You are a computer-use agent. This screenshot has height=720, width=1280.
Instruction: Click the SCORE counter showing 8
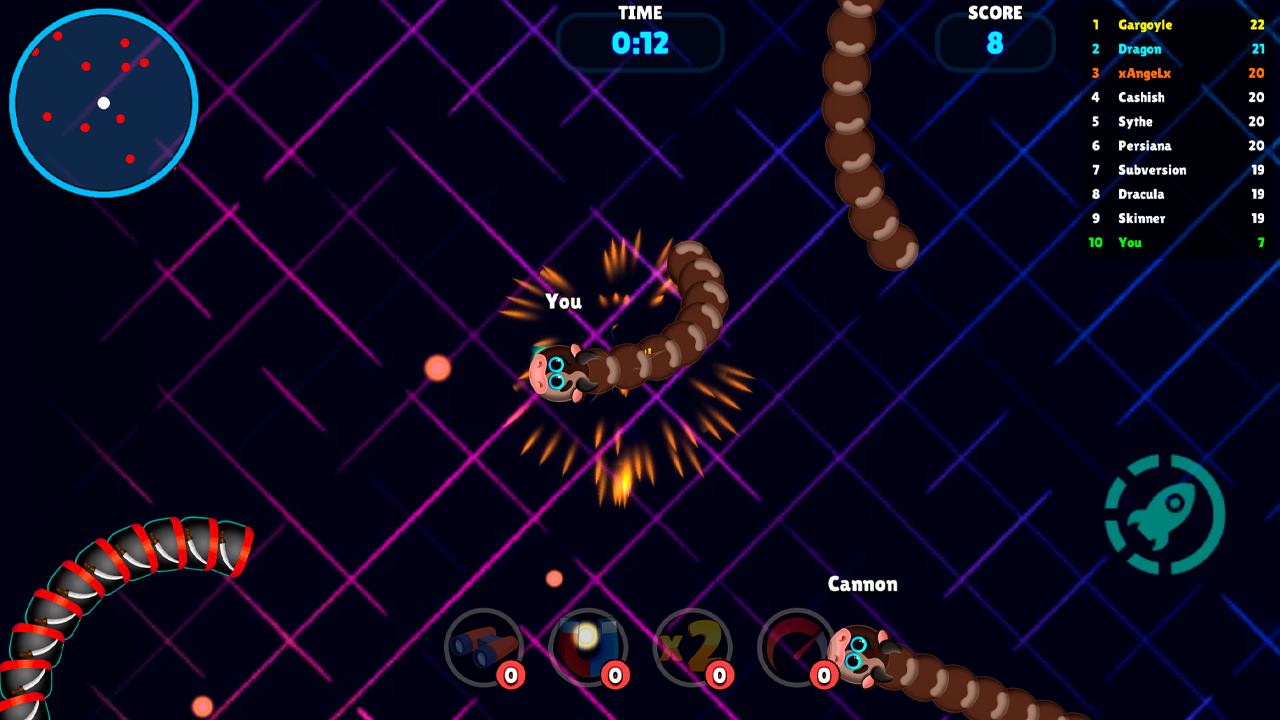click(995, 42)
